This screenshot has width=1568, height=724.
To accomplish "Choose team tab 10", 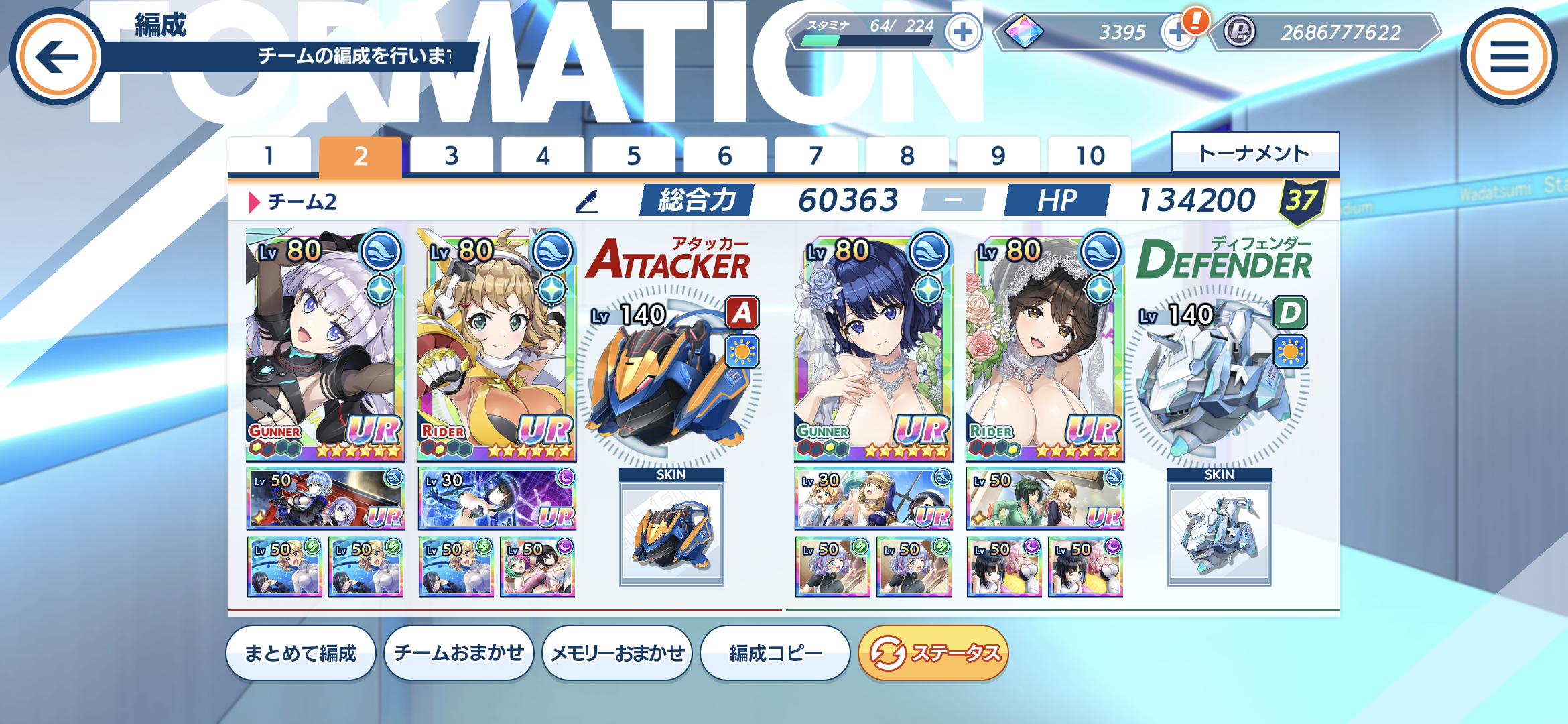I will point(1090,156).
